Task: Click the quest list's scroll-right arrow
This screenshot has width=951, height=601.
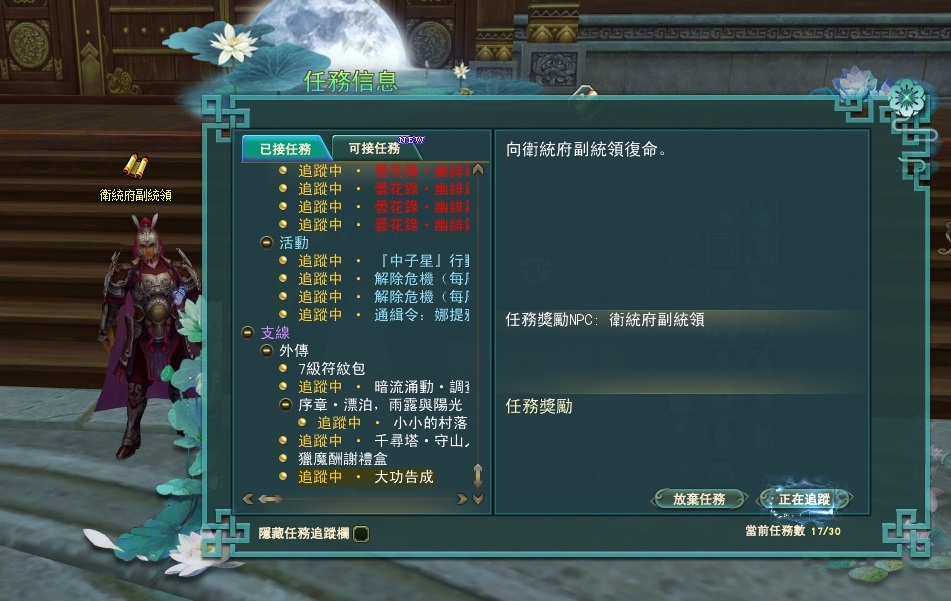Action: tap(461, 498)
